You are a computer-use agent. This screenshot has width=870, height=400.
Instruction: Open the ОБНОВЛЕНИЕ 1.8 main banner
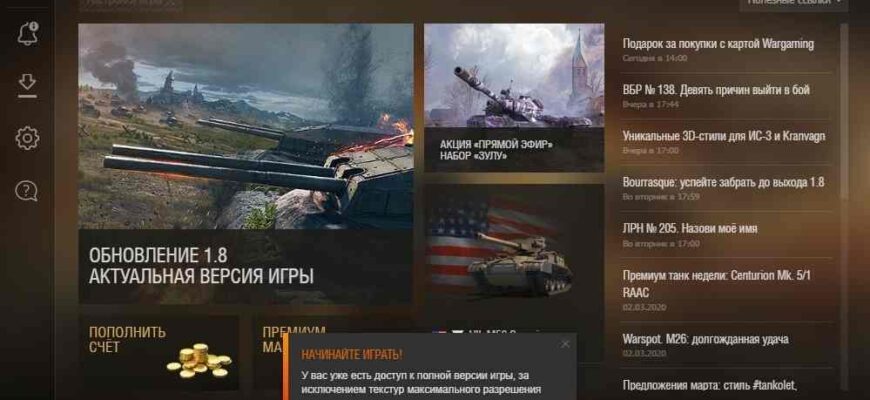tap(245, 163)
